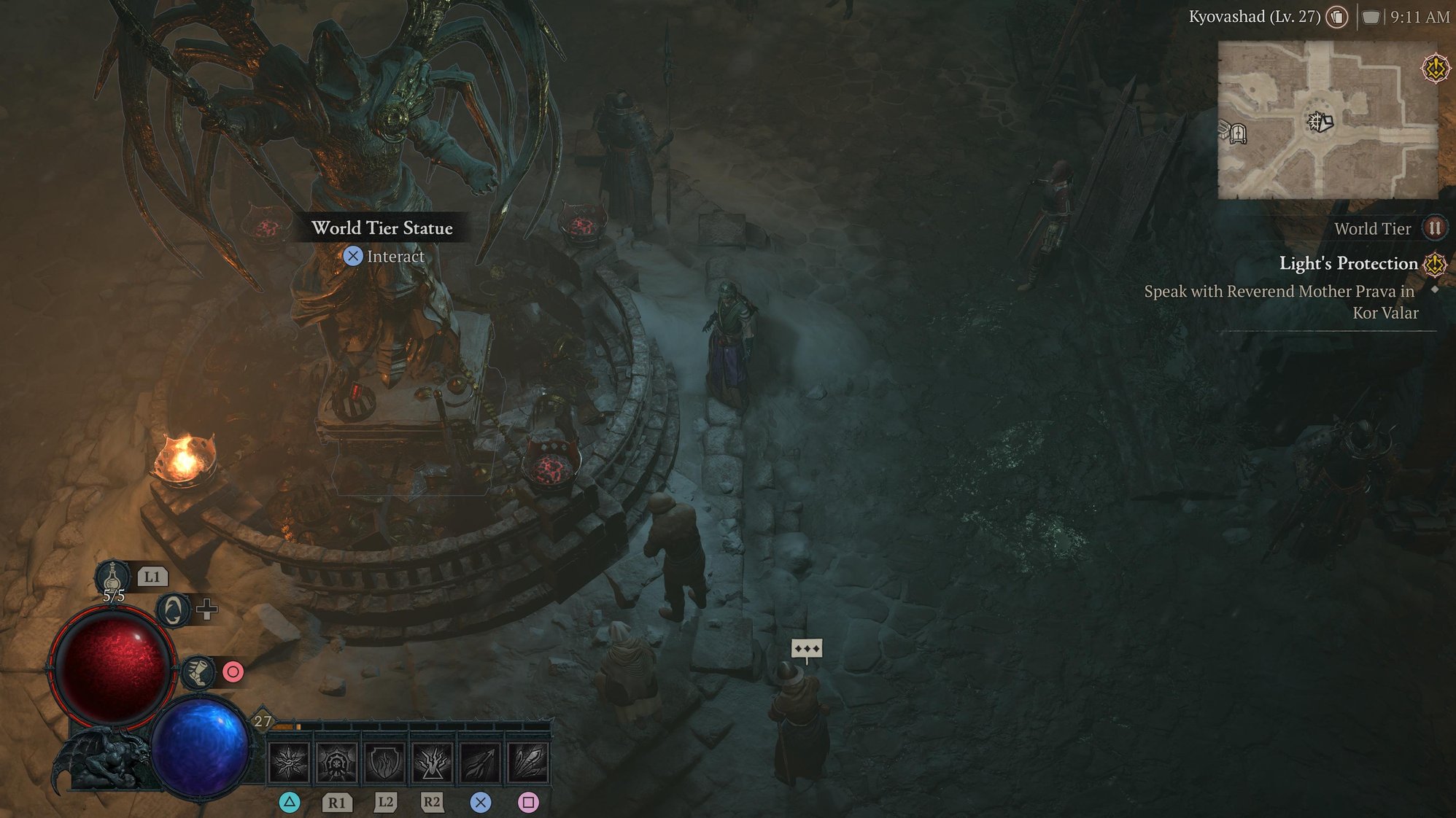Click the arrow projectile skill icon
The image size is (1456, 818).
(480, 763)
